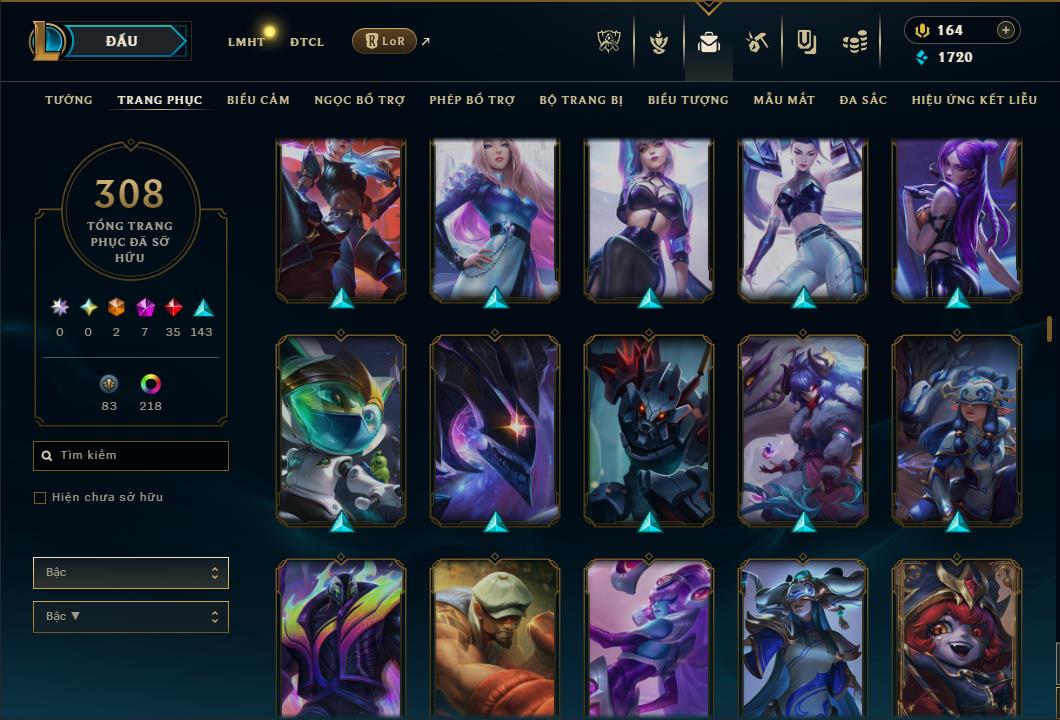The image size is (1060, 720).
Task: Open the MẪU MẮT tab
Action: (x=784, y=100)
